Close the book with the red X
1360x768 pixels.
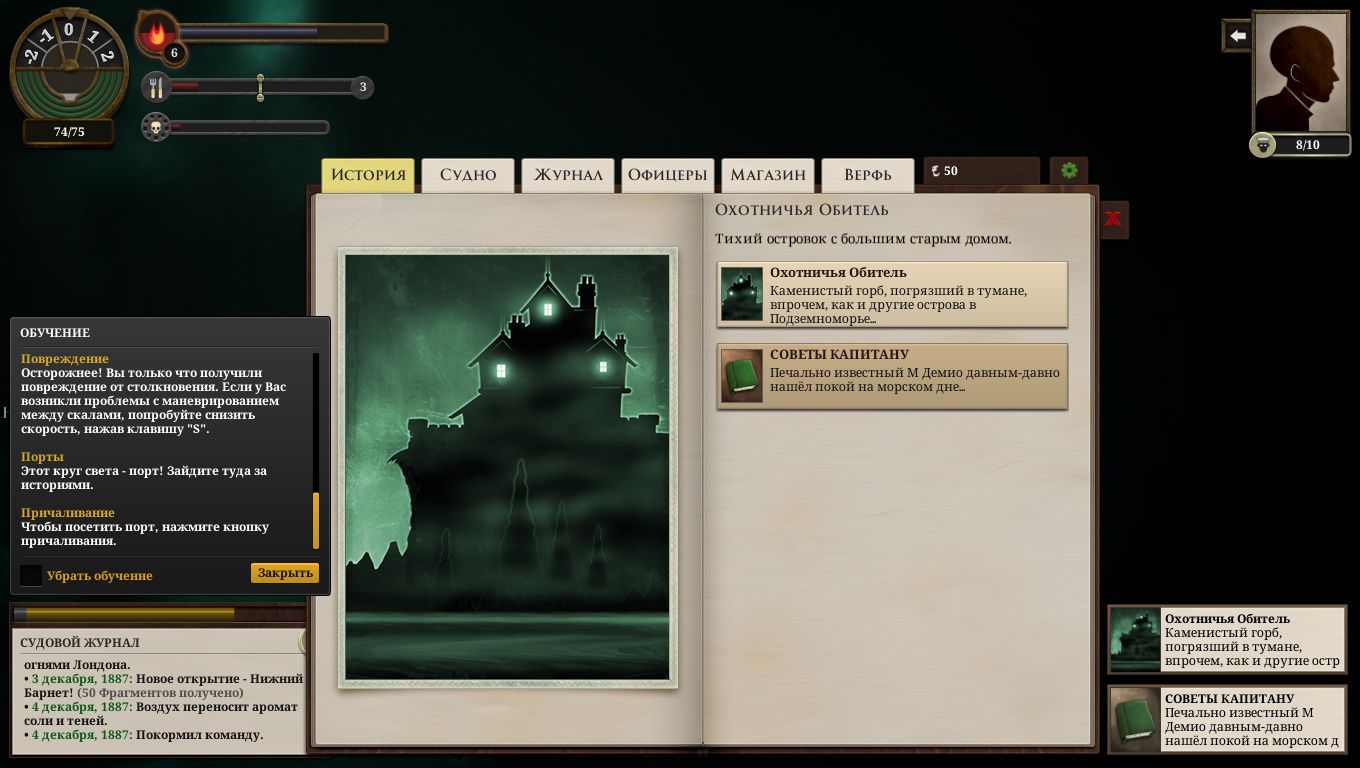[x=1113, y=219]
